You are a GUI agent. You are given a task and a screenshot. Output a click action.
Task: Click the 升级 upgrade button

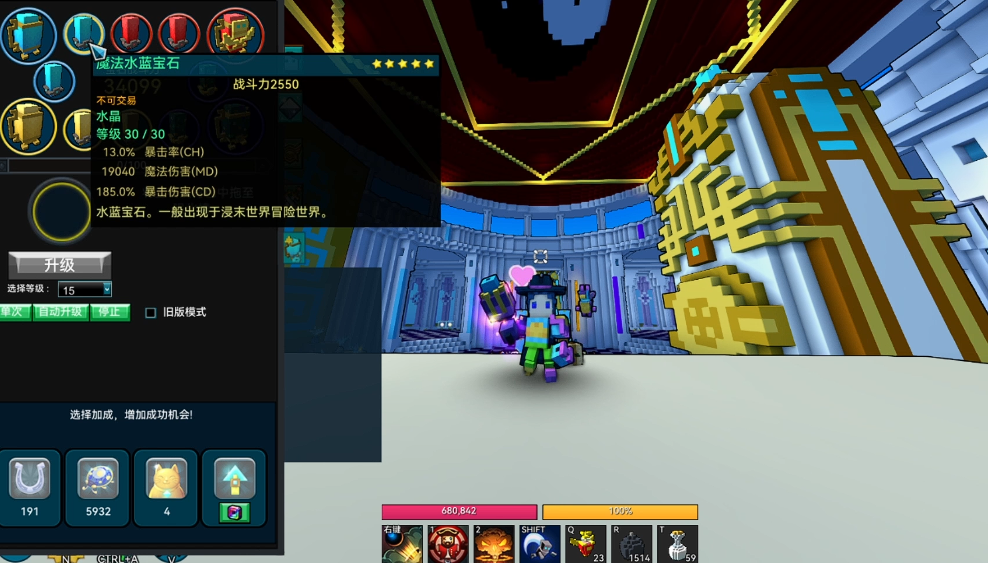click(x=60, y=265)
